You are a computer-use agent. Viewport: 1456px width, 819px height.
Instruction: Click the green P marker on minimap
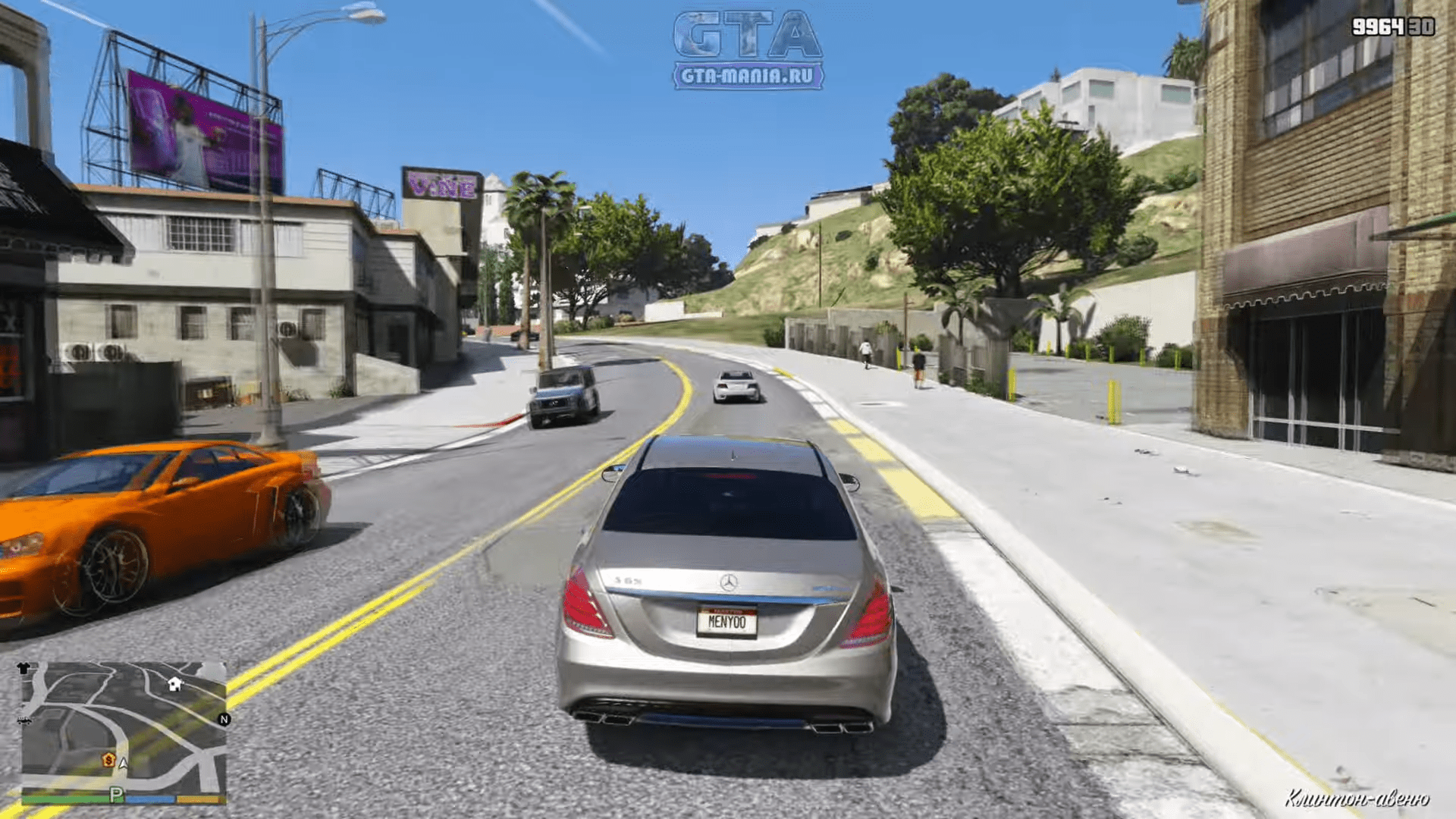116,795
